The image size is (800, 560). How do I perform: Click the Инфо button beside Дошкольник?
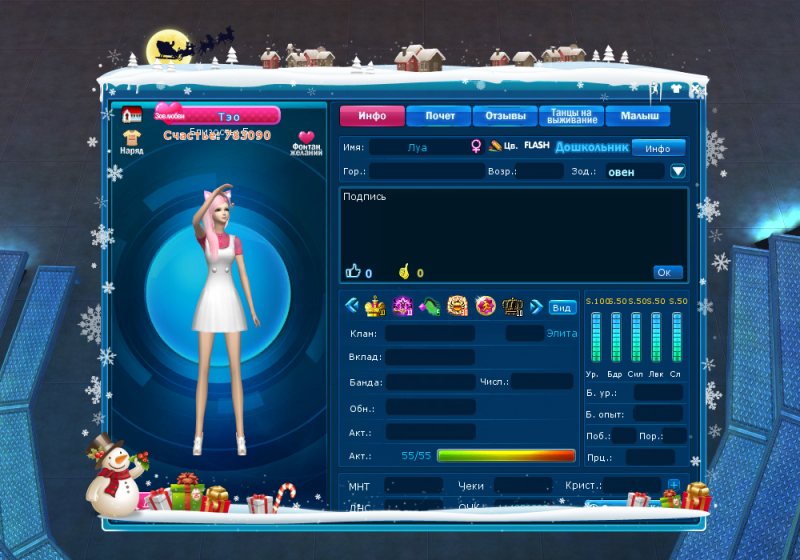pyautogui.click(x=657, y=148)
